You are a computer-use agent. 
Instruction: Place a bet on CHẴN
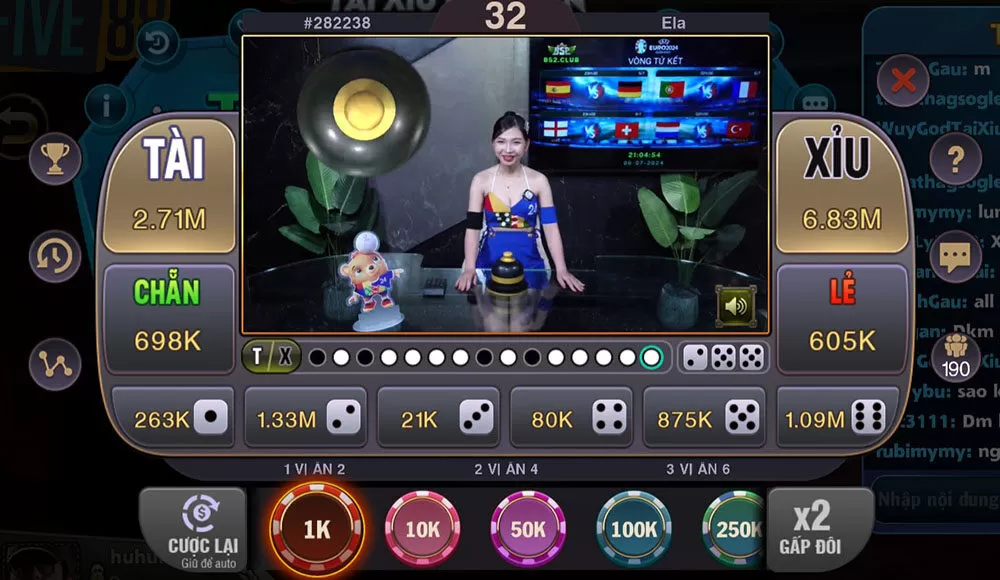coord(168,314)
